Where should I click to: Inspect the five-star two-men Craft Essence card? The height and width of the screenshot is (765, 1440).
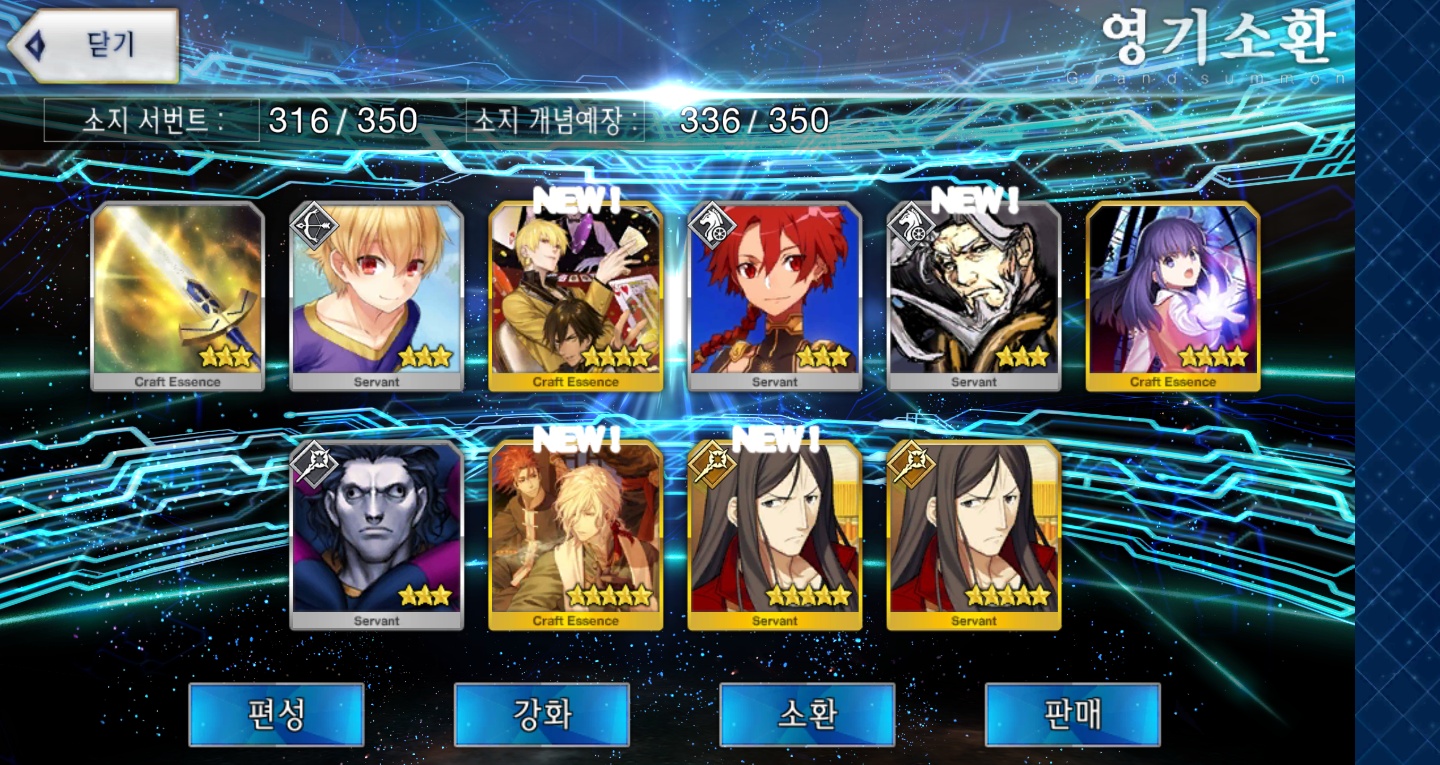pos(576,534)
